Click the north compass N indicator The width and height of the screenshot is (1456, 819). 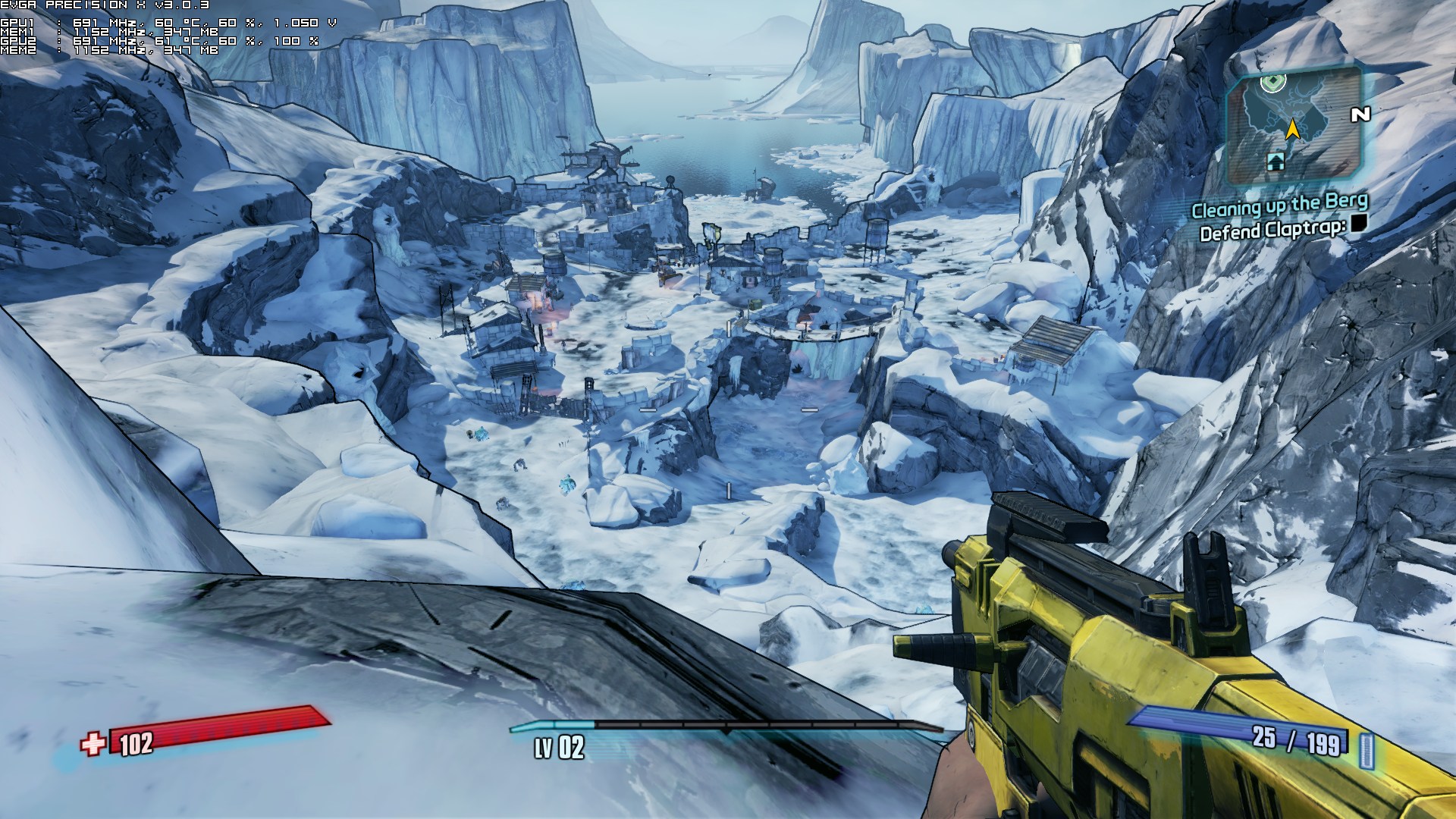(x=1360, y=115)
